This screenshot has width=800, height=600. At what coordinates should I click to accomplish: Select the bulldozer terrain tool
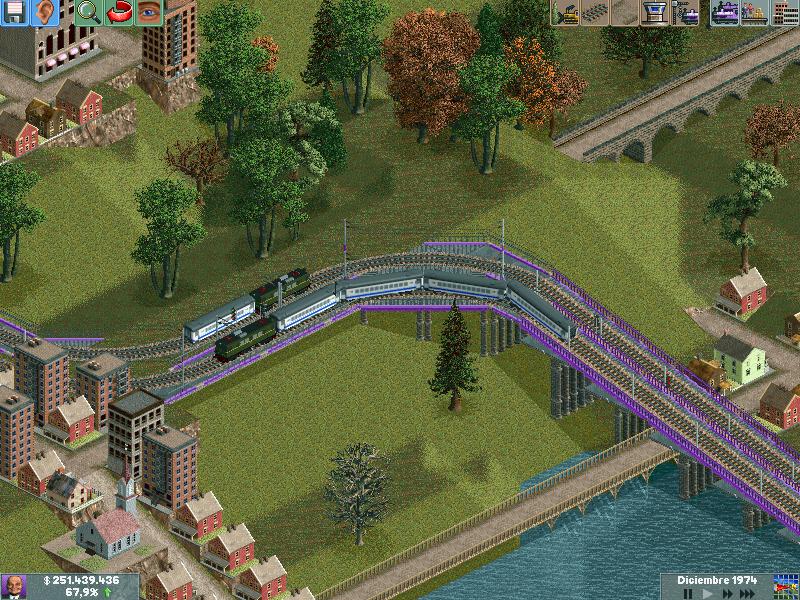pyautogui.click(x=566, y=13)
